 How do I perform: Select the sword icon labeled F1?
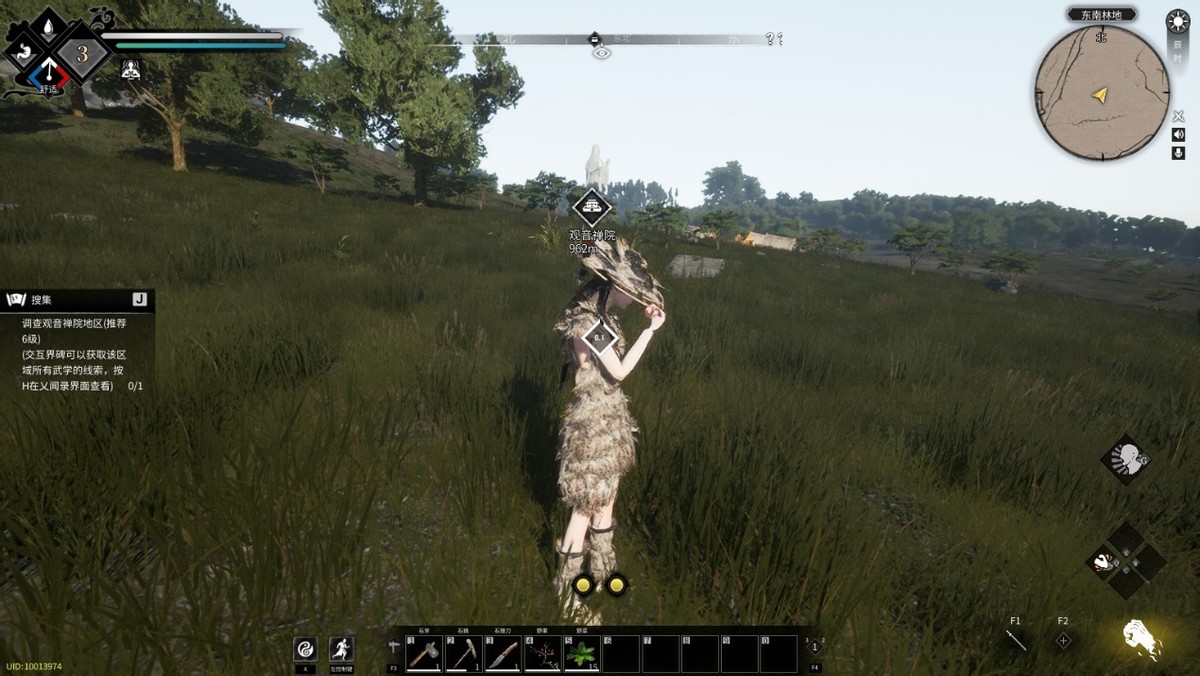pos(1016,640)
